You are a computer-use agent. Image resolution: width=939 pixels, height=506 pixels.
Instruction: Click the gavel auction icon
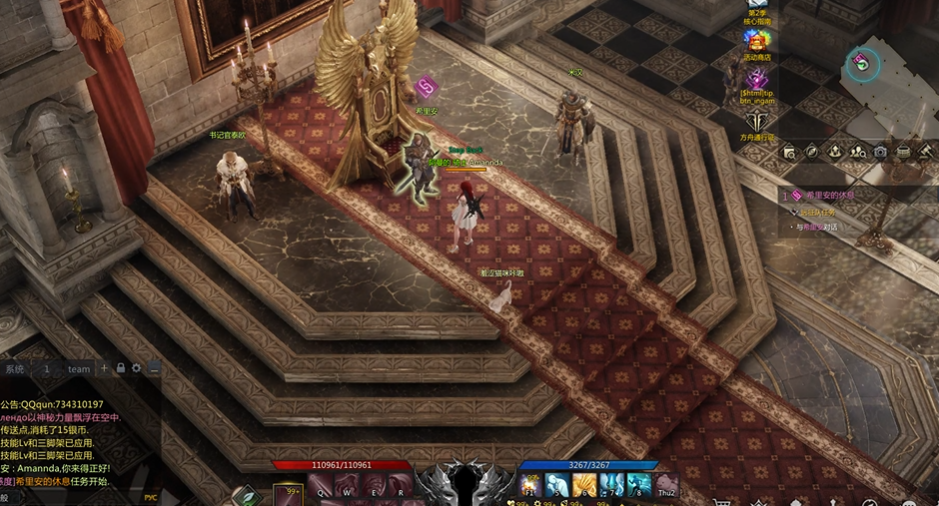(x=925, y=152)
